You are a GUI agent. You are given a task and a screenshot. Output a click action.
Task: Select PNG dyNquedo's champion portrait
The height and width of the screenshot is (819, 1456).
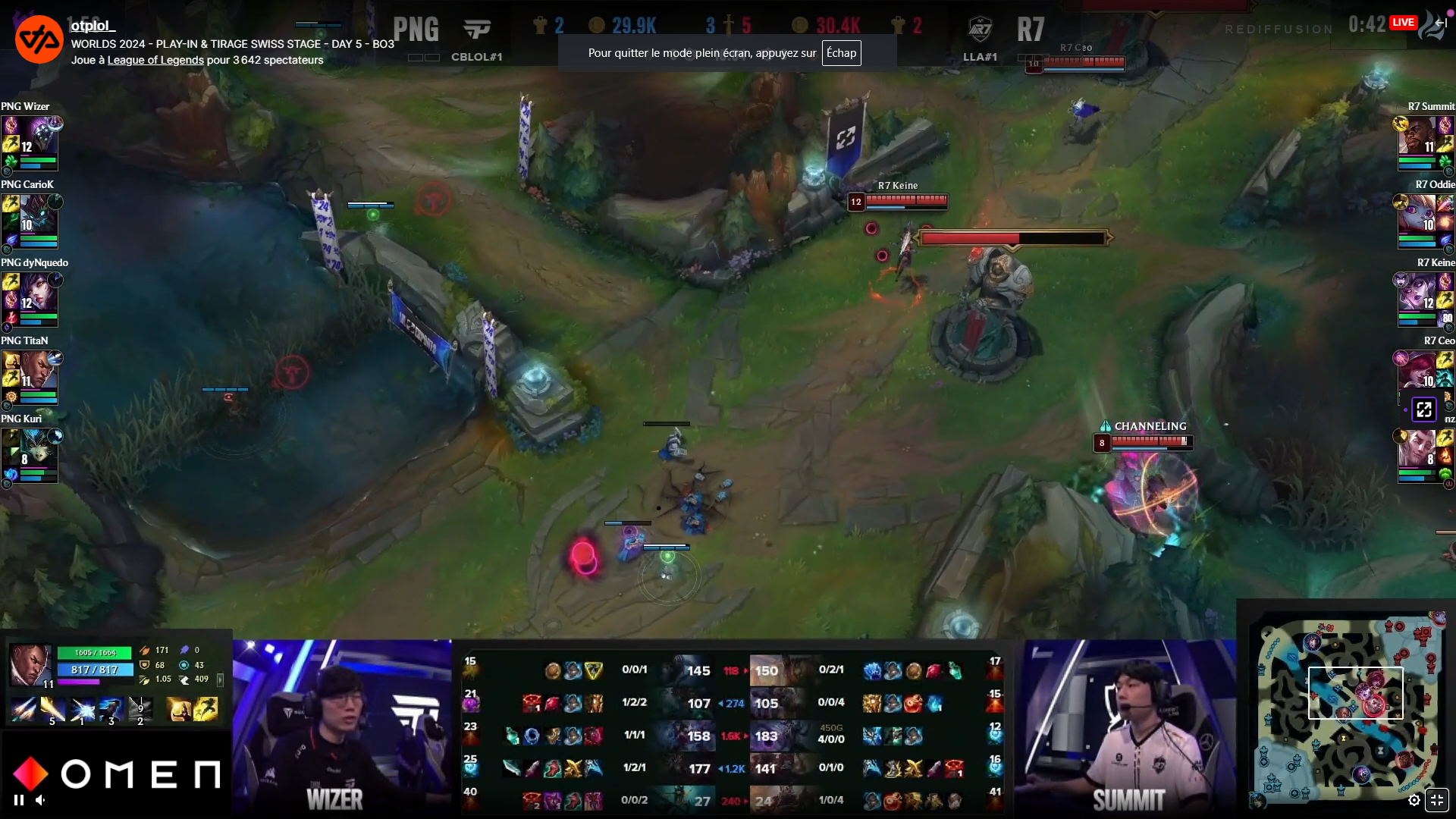[x=39, y=293]
